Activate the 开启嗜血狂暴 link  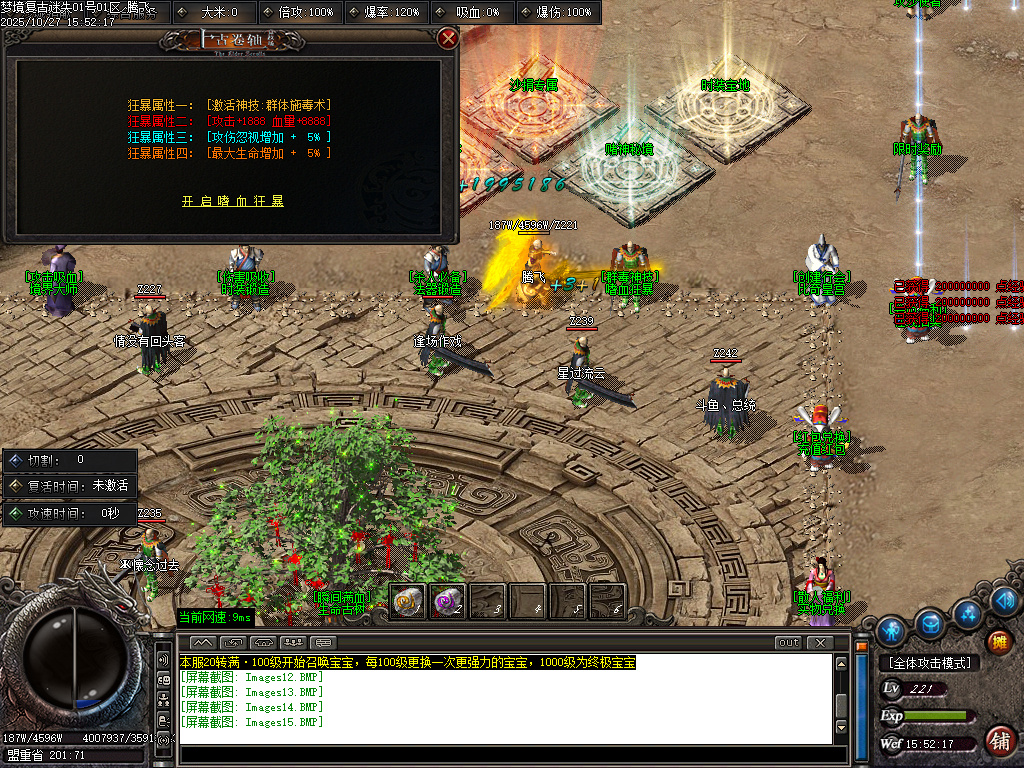point(233,201)
